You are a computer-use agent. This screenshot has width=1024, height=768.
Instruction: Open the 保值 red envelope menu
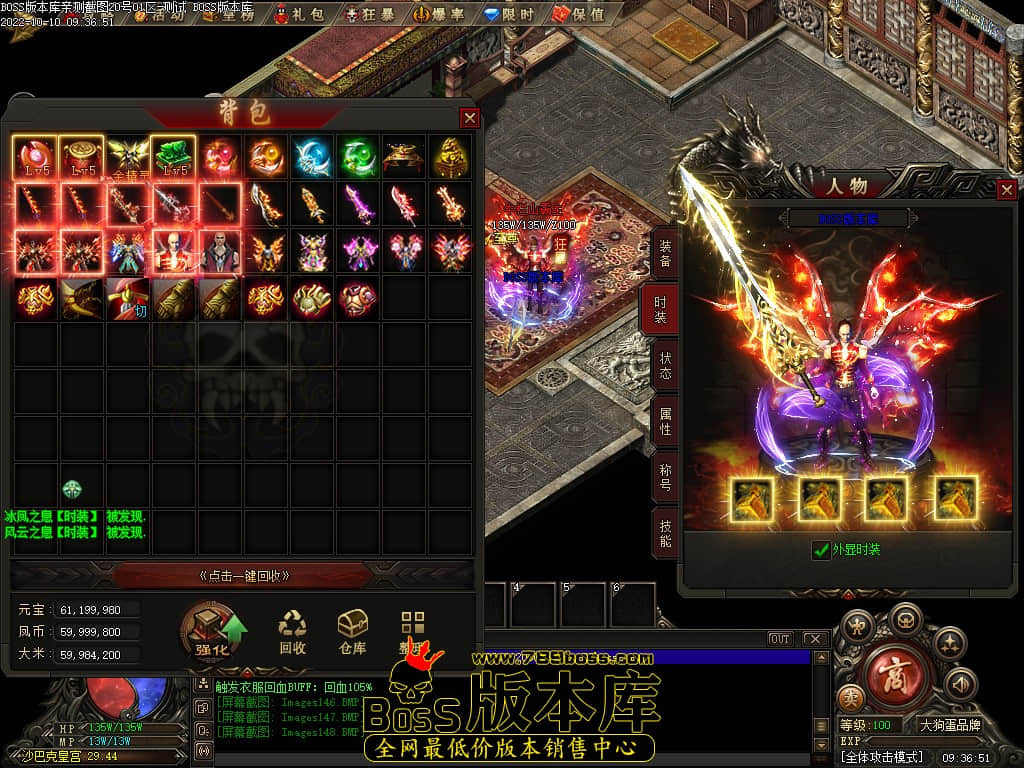tap(580, 15)
